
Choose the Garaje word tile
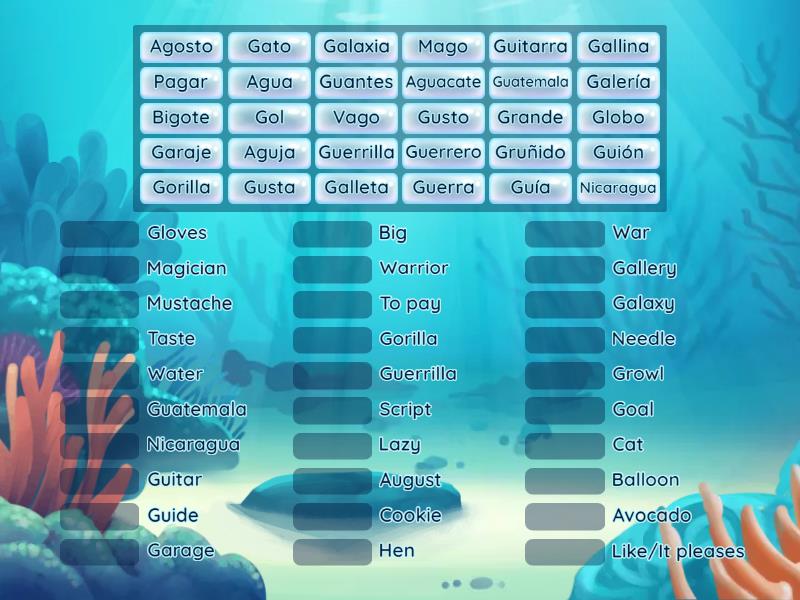pyautogui.click(x=181, y=153)
